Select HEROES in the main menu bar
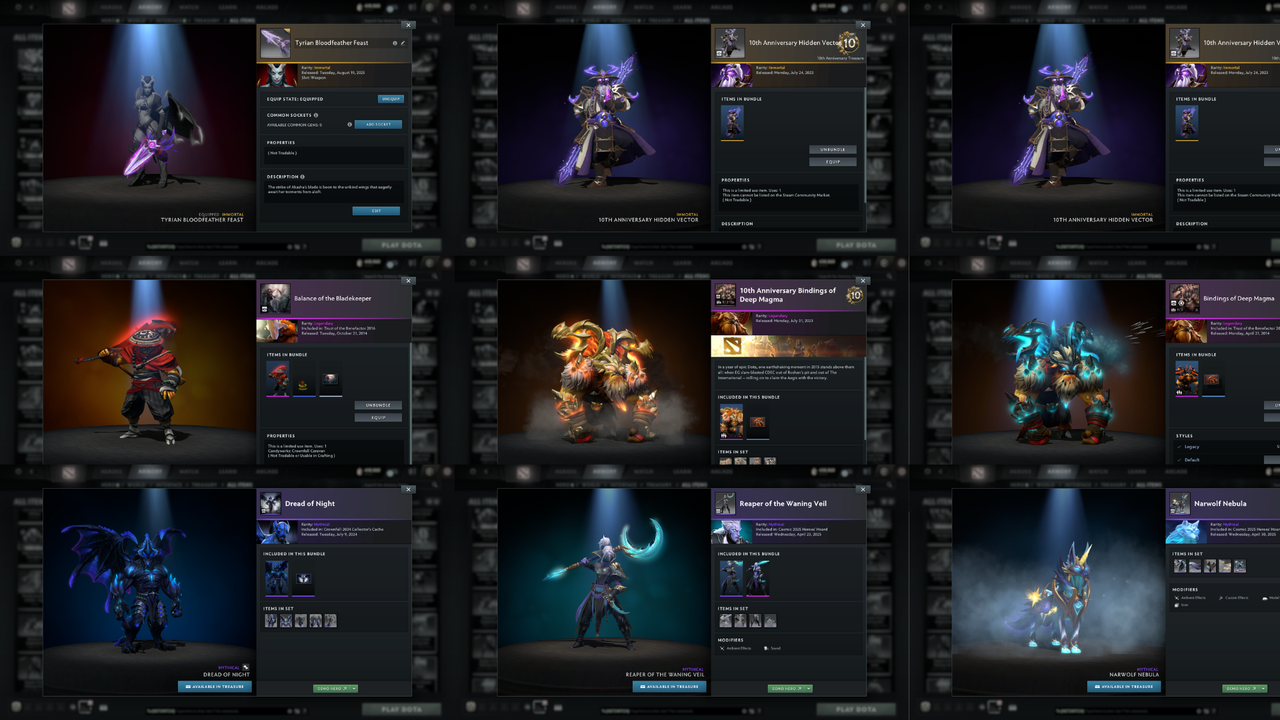This screenshot has height=720, width=1280. (111, 7)
